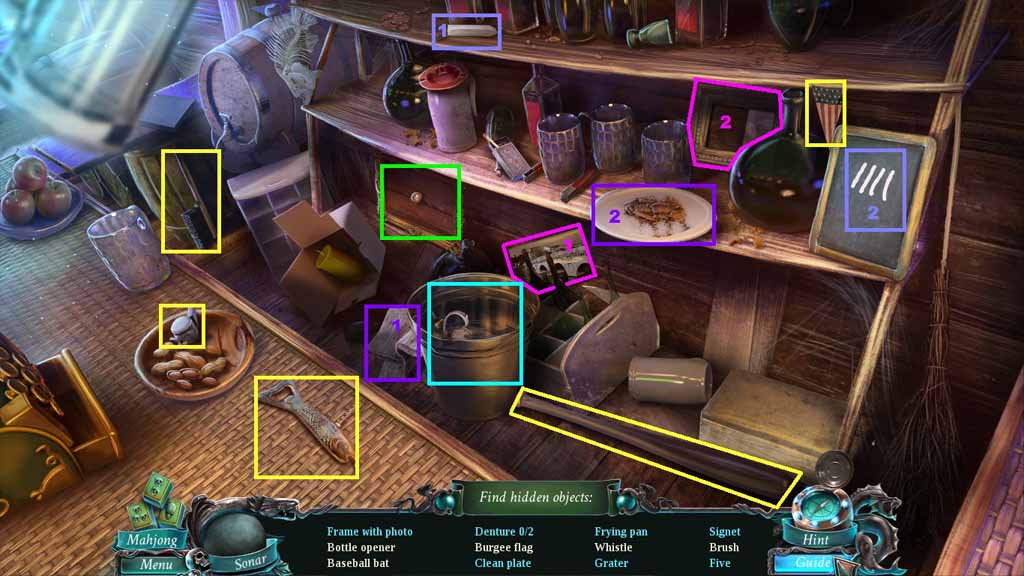Switch to Mahjong mode
The height and width of the screenshot is (576, 1024).
(x=153, y=540)
